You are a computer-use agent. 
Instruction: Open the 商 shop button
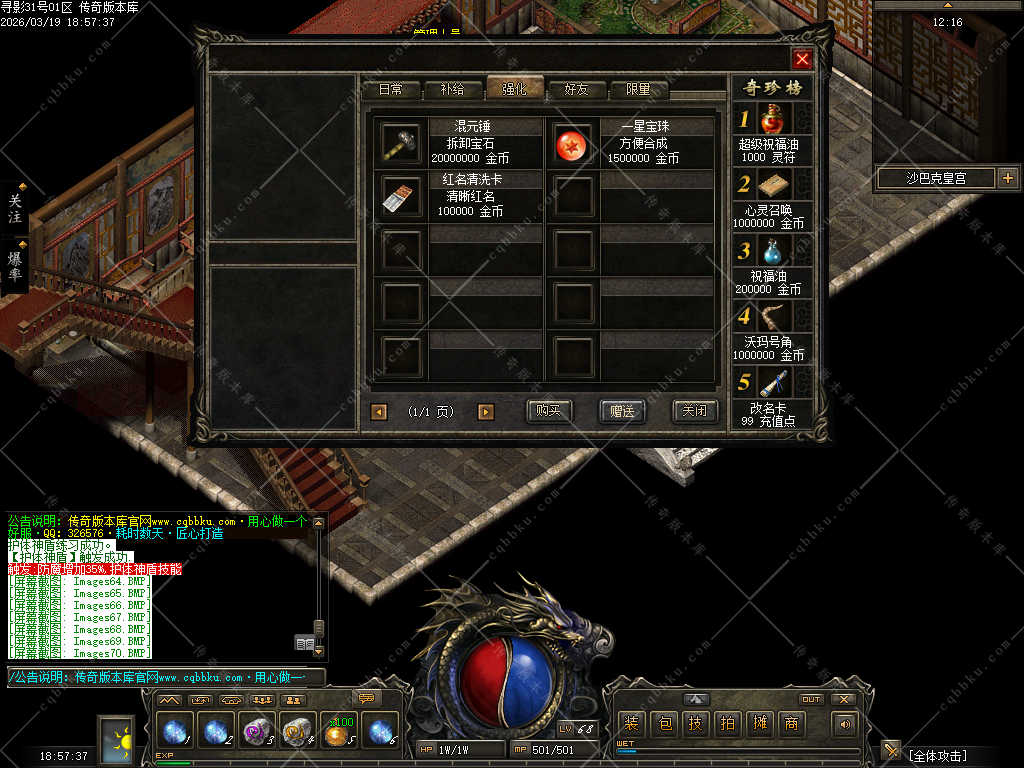point(792,723)
